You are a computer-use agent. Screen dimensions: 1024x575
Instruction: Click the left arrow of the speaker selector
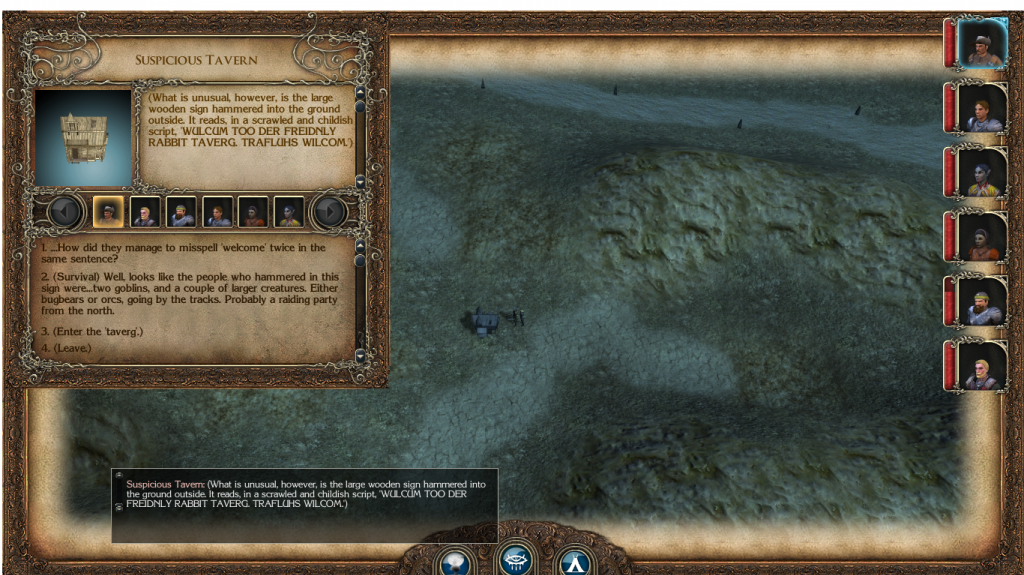65,212
